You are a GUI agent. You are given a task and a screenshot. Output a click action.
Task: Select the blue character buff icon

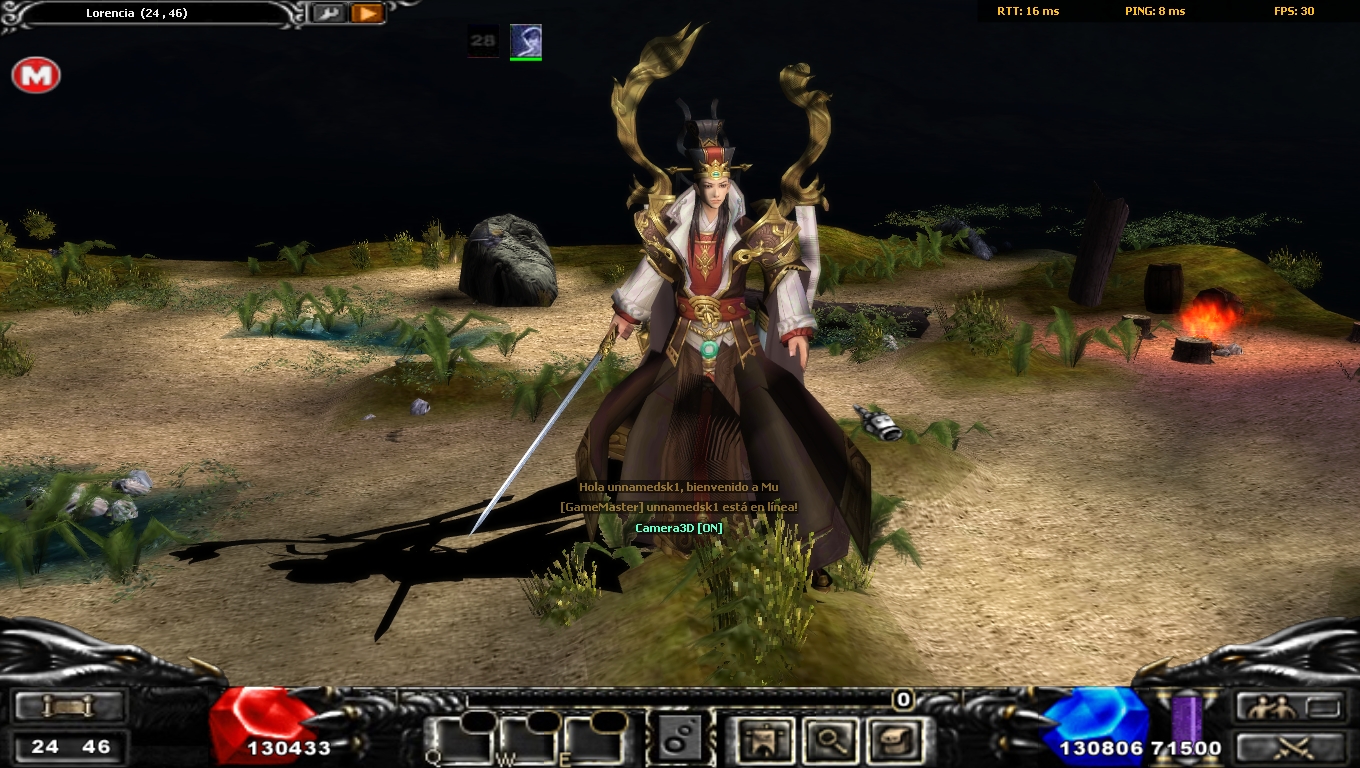[526, 41]
